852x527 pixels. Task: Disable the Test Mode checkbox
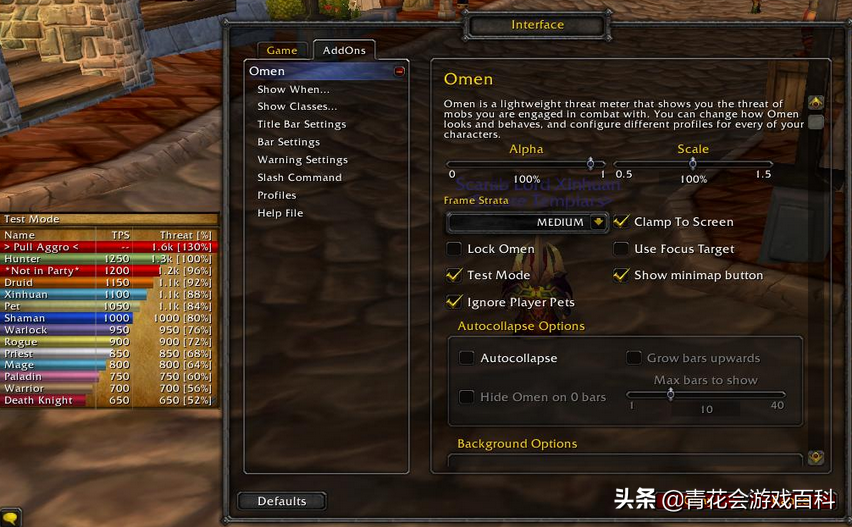pos(455,275)
